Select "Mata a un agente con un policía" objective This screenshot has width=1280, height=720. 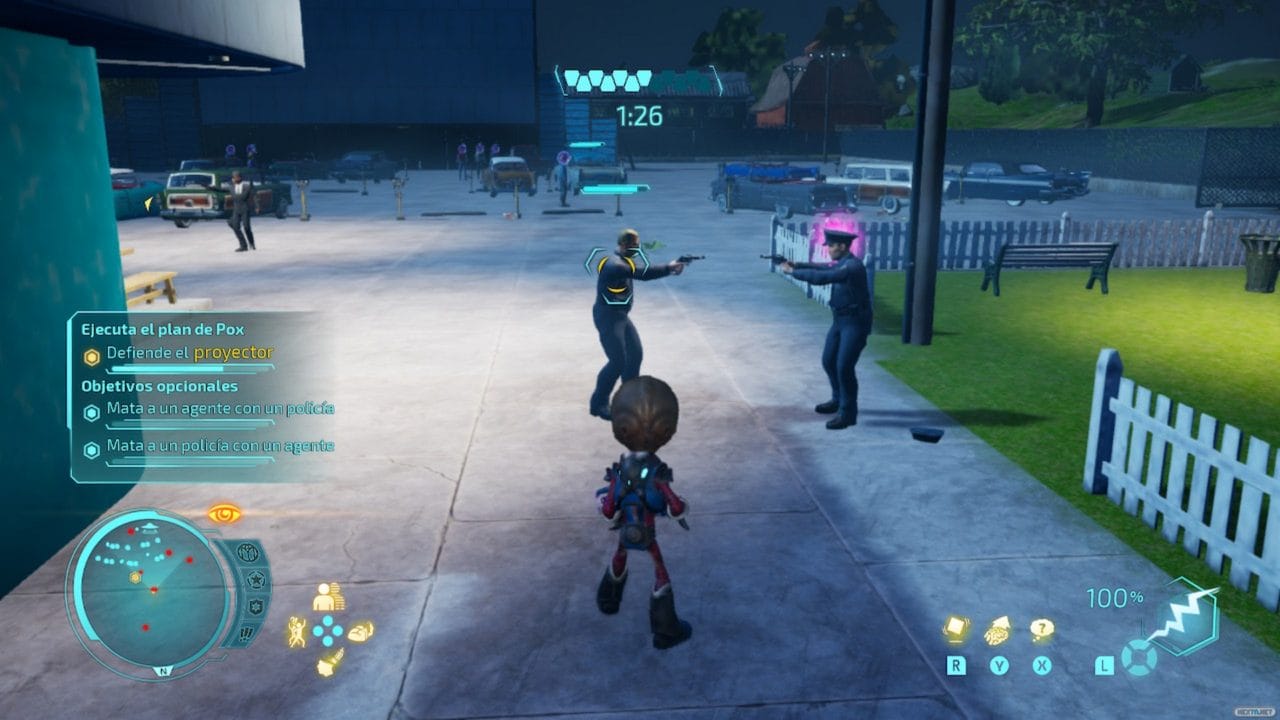220,409
